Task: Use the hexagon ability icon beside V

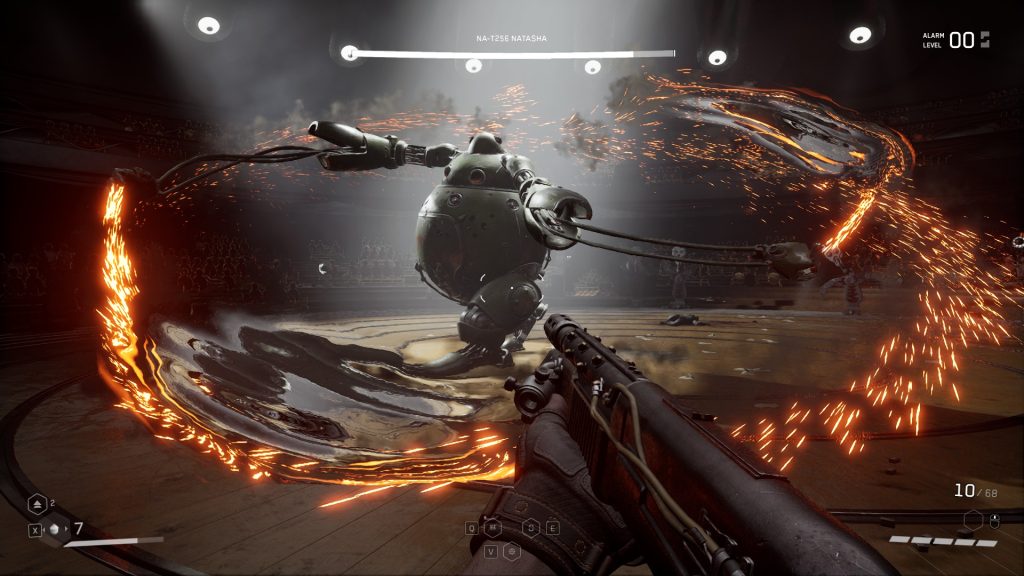Action: (x=511, y=551)
